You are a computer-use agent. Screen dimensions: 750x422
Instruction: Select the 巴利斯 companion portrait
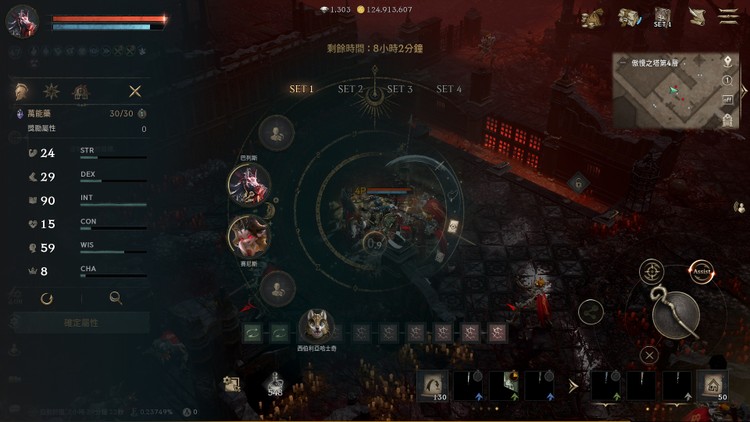[x=249, y=183]
